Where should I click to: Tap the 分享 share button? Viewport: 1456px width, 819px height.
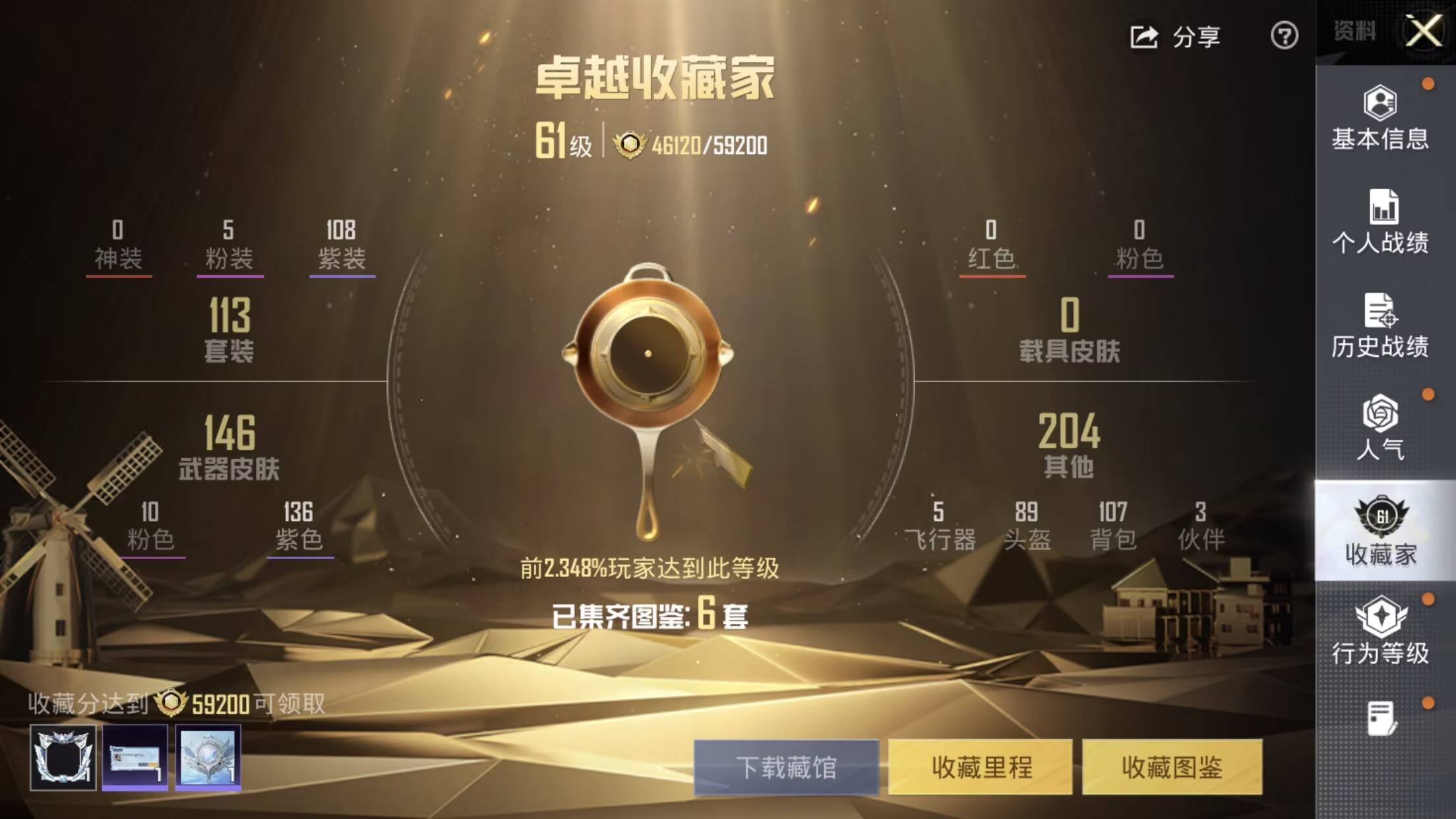(x=1176, y=37)
